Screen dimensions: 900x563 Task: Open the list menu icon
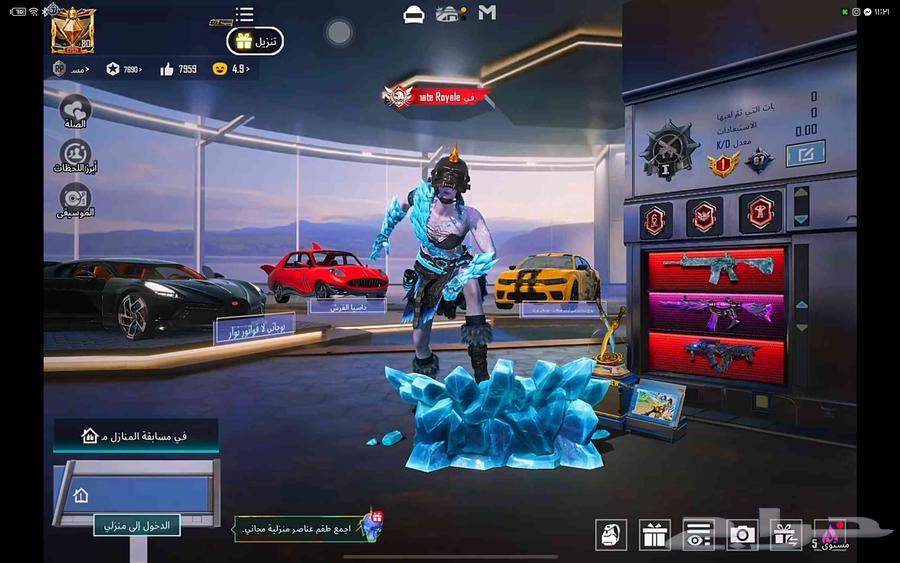click(245, 14)
